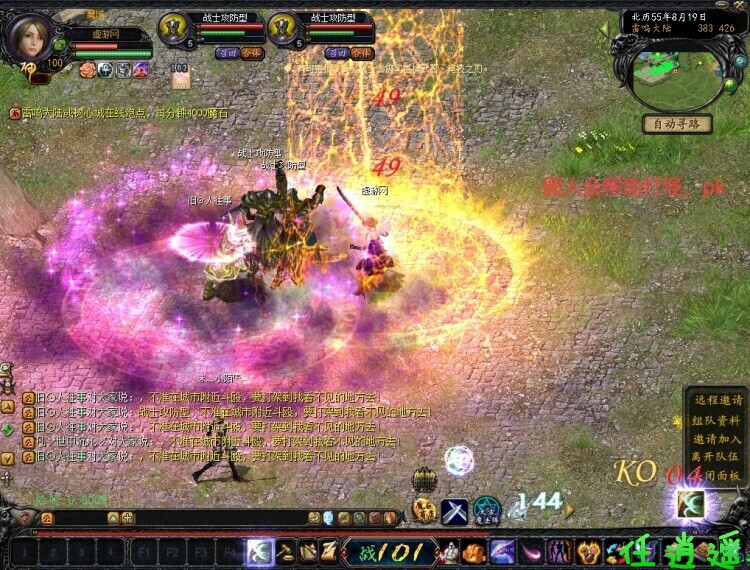Recall the first pet with the purple 召回 button

tap(228, 53)
